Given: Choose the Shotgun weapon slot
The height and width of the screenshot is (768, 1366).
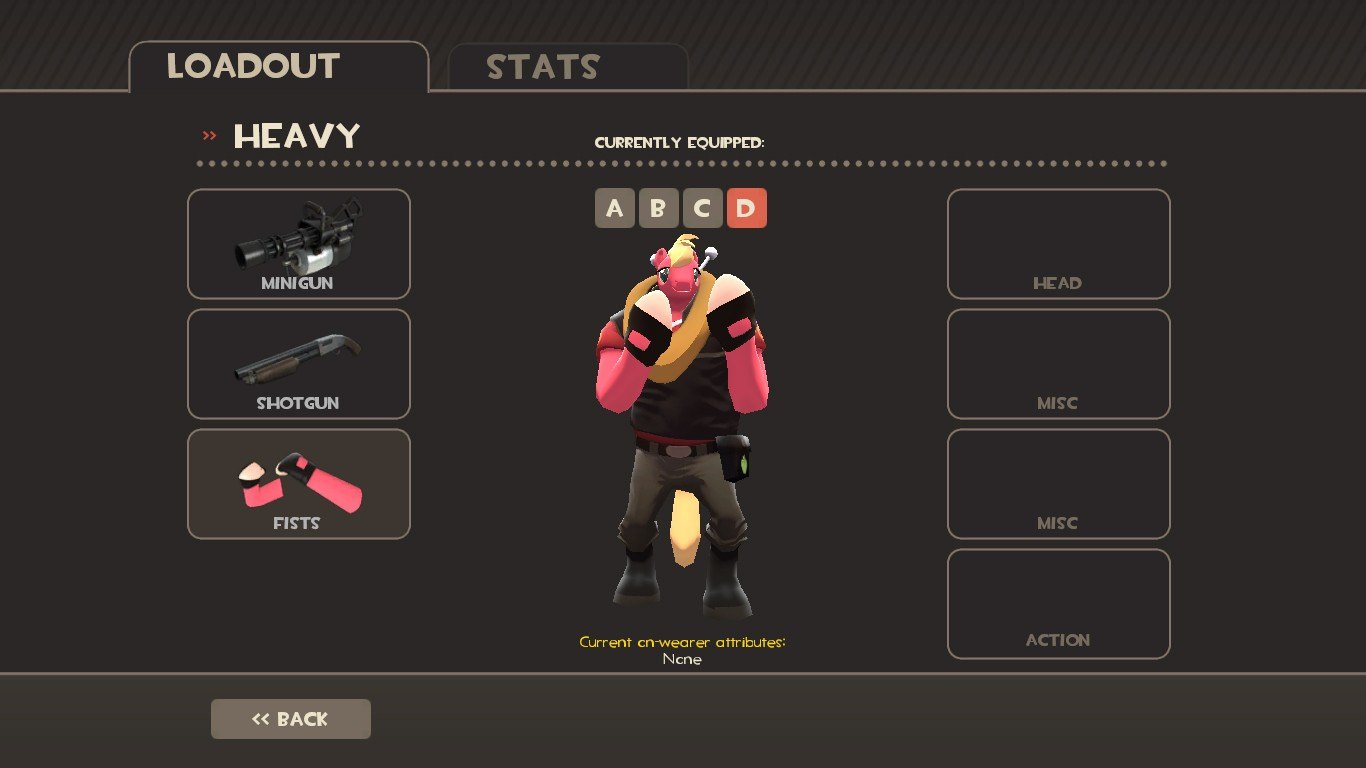Looking at the screenshot, I should click(298, 364).
